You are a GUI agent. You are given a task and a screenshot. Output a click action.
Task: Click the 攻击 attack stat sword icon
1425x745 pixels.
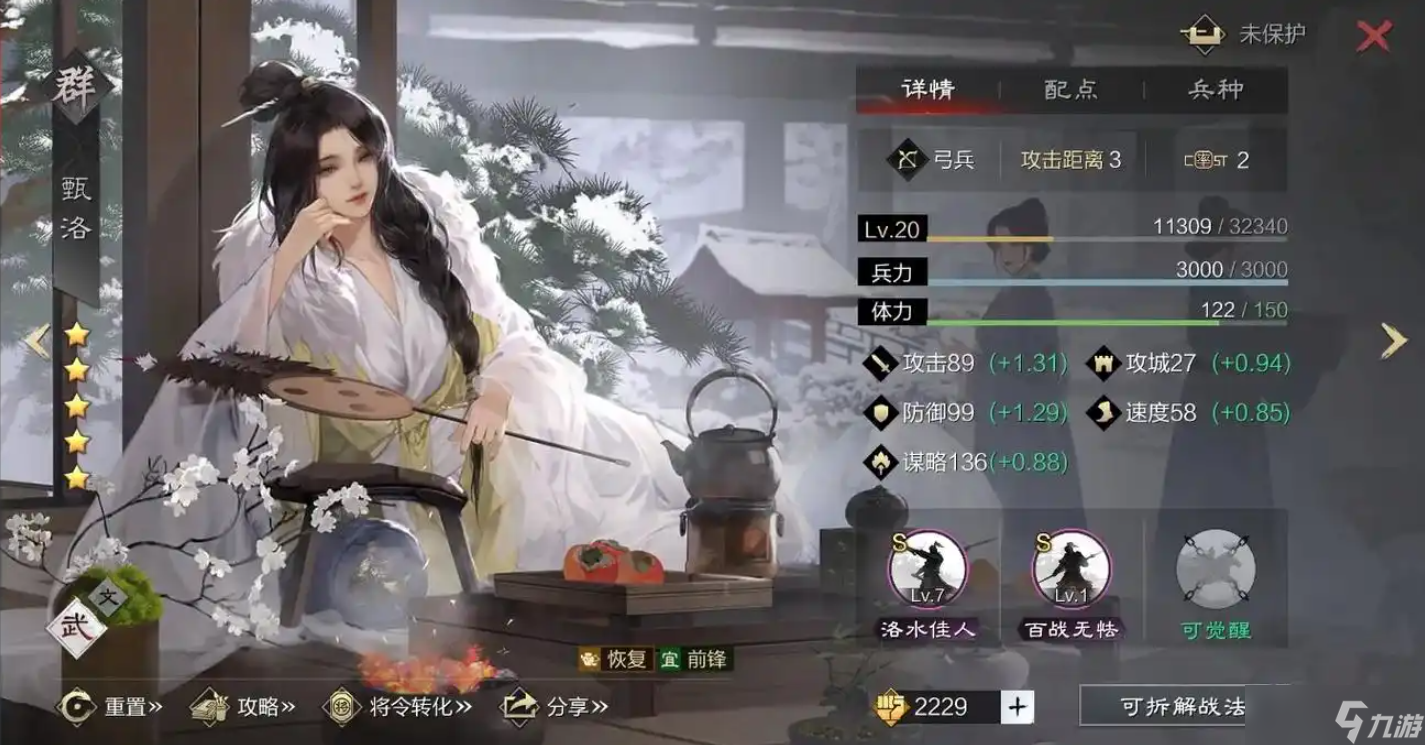click(882, 363)
